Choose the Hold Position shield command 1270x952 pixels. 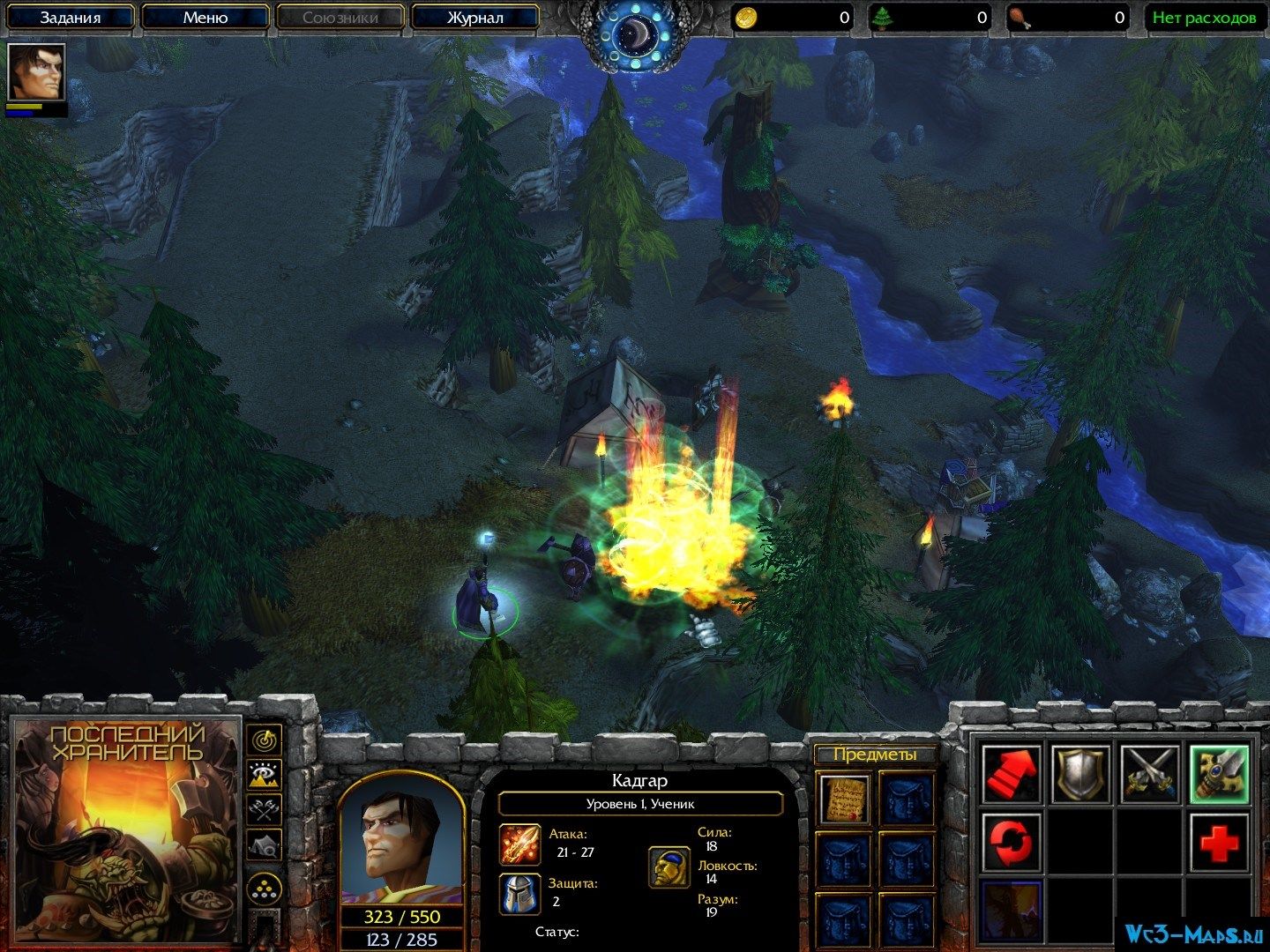pos(1081,773)
